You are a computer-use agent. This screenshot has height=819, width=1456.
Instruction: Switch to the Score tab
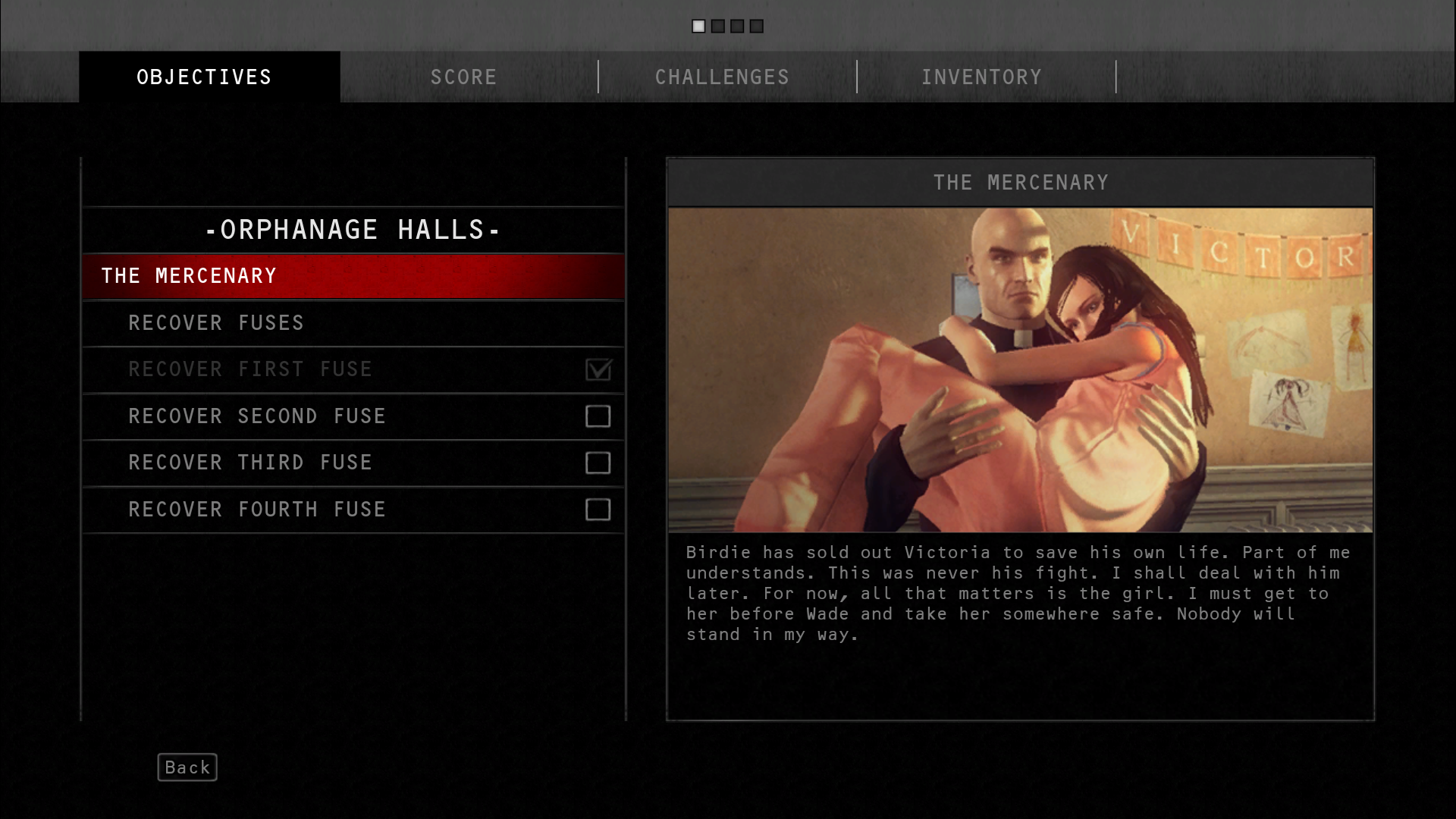tap(463, 77)
